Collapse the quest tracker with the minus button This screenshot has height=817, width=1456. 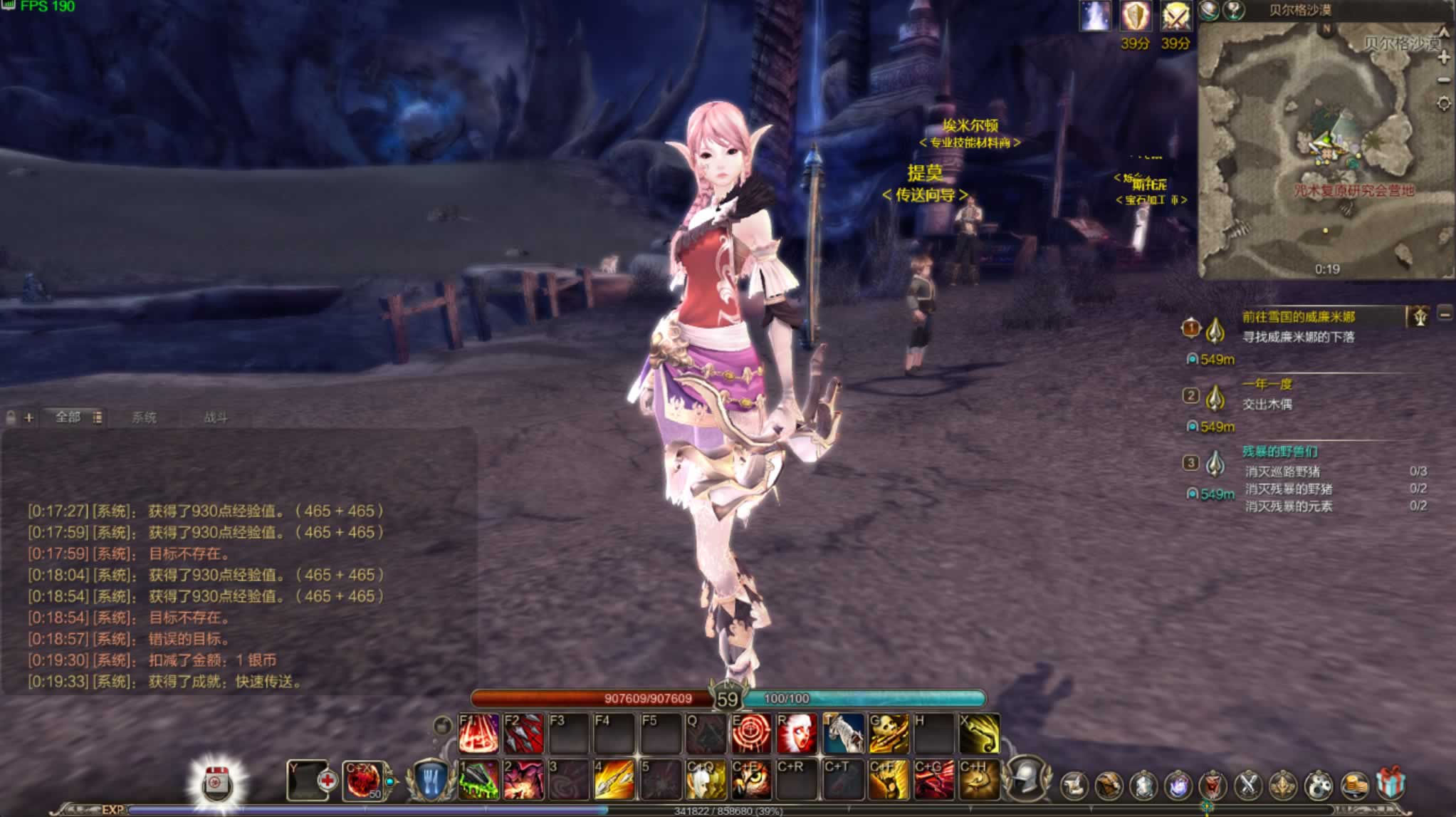[x=1445, y=314]
